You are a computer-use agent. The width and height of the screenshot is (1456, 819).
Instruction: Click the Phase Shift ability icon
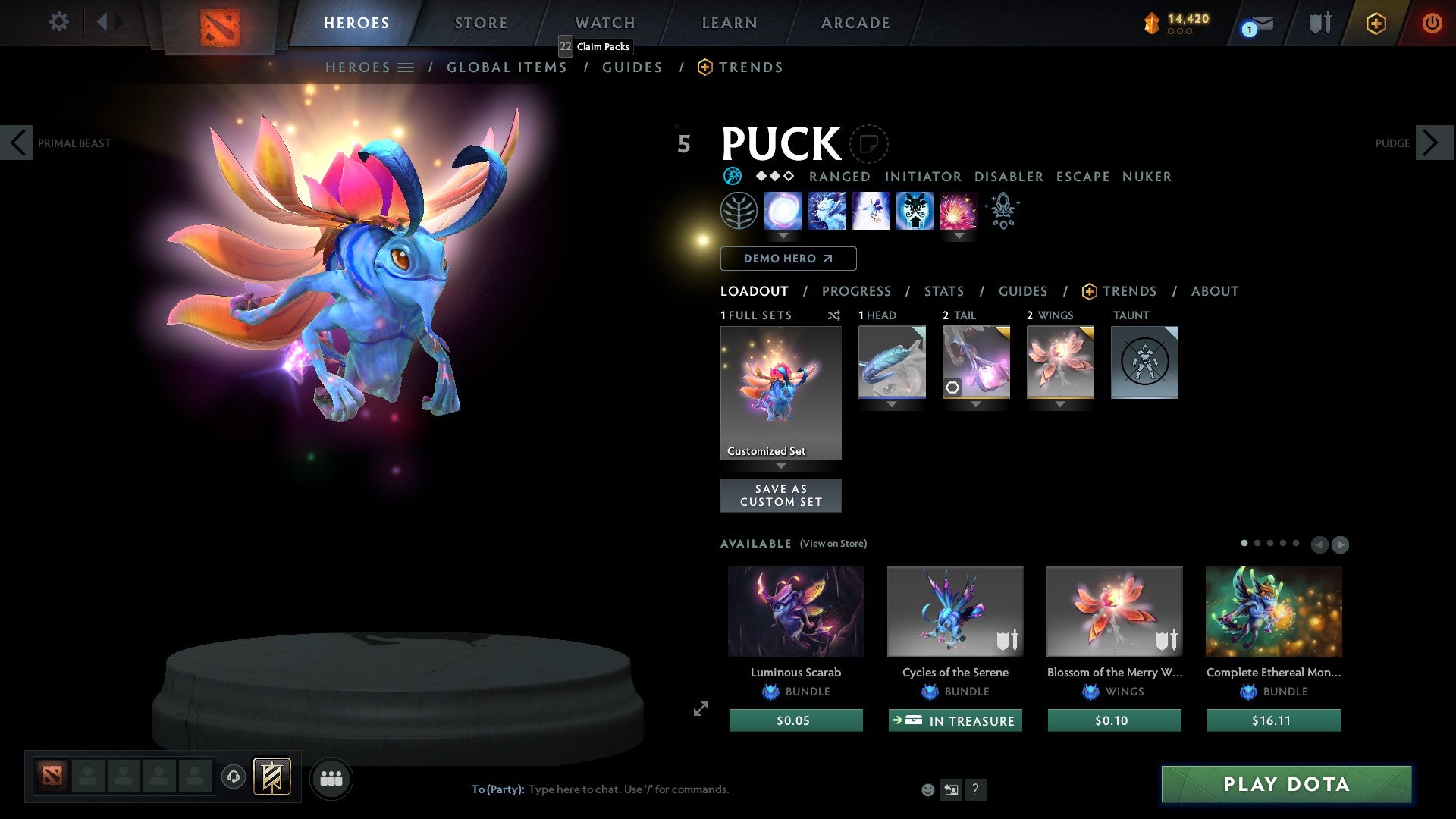(871, 211)
